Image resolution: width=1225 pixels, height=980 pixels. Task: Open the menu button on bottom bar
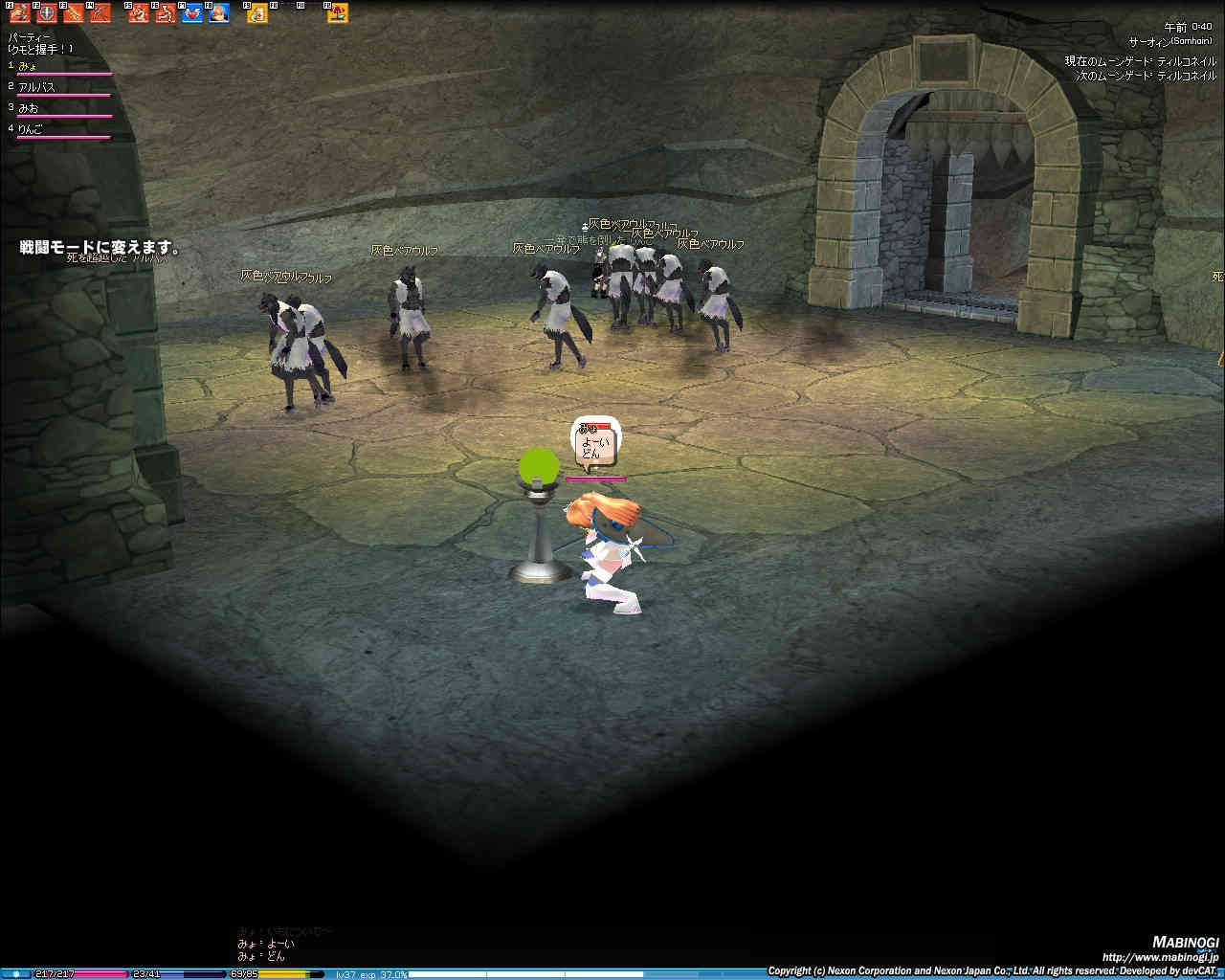coord(16,973)
